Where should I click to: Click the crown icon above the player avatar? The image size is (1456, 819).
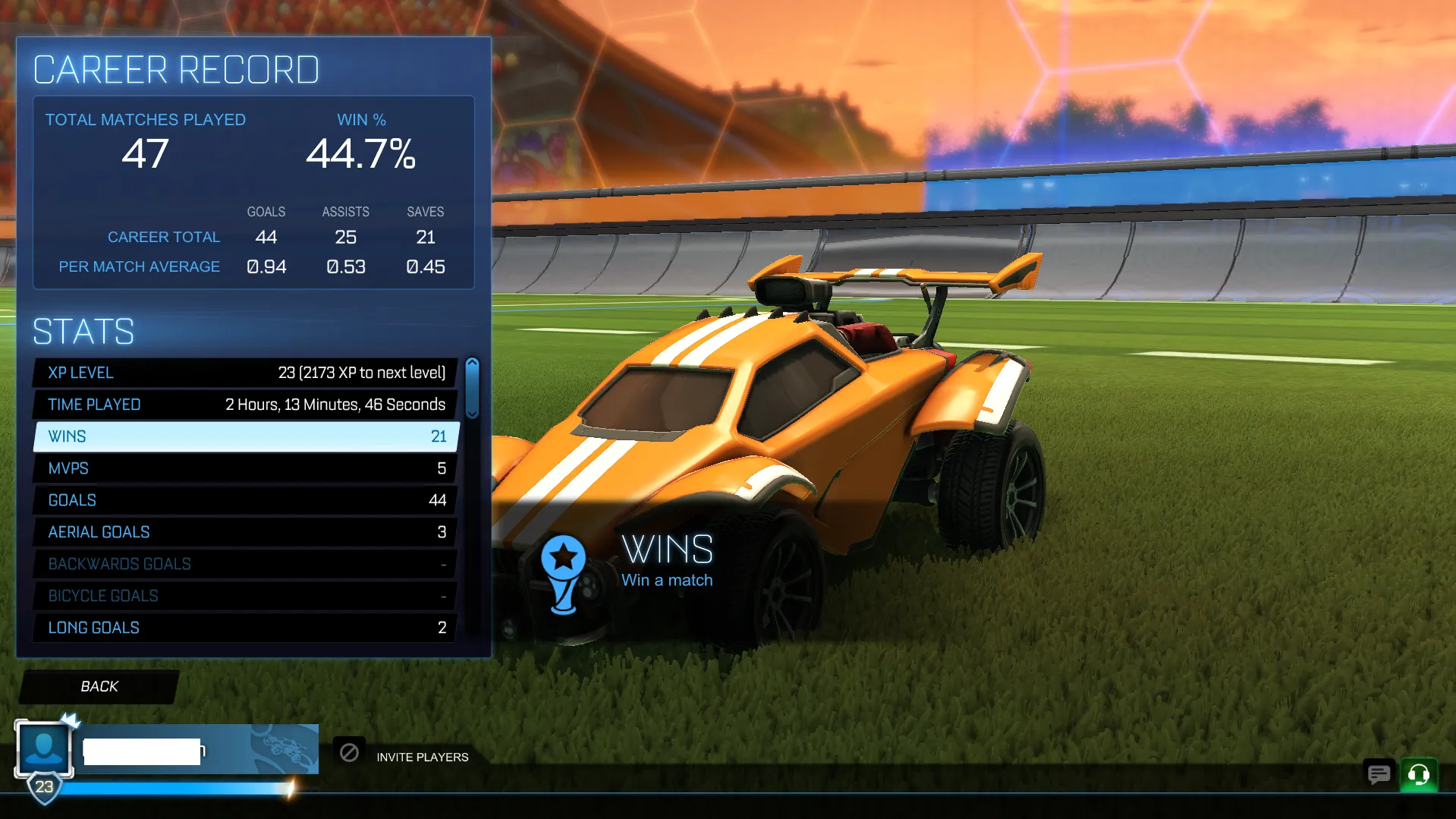69,722
